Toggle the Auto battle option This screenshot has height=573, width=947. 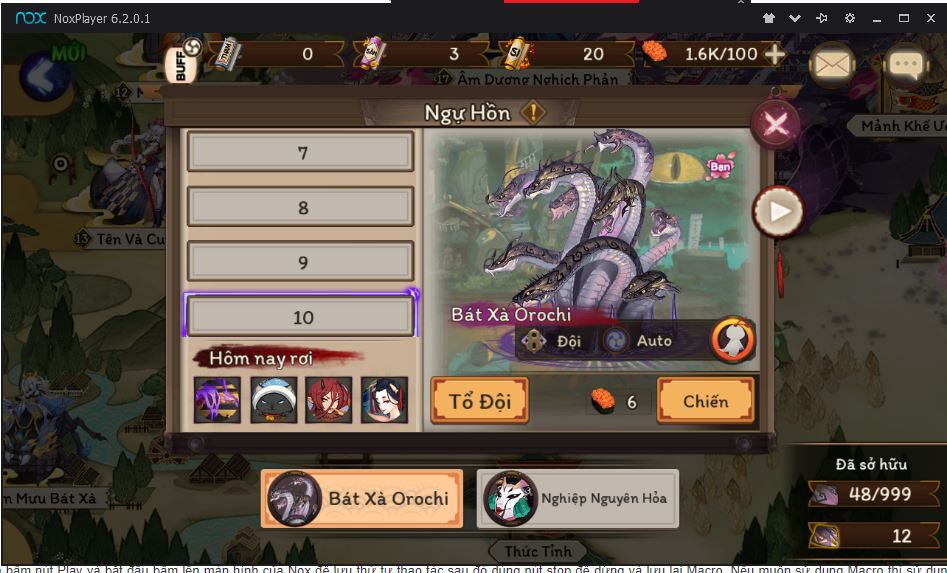pyautogui.click(x=640, y=341)
